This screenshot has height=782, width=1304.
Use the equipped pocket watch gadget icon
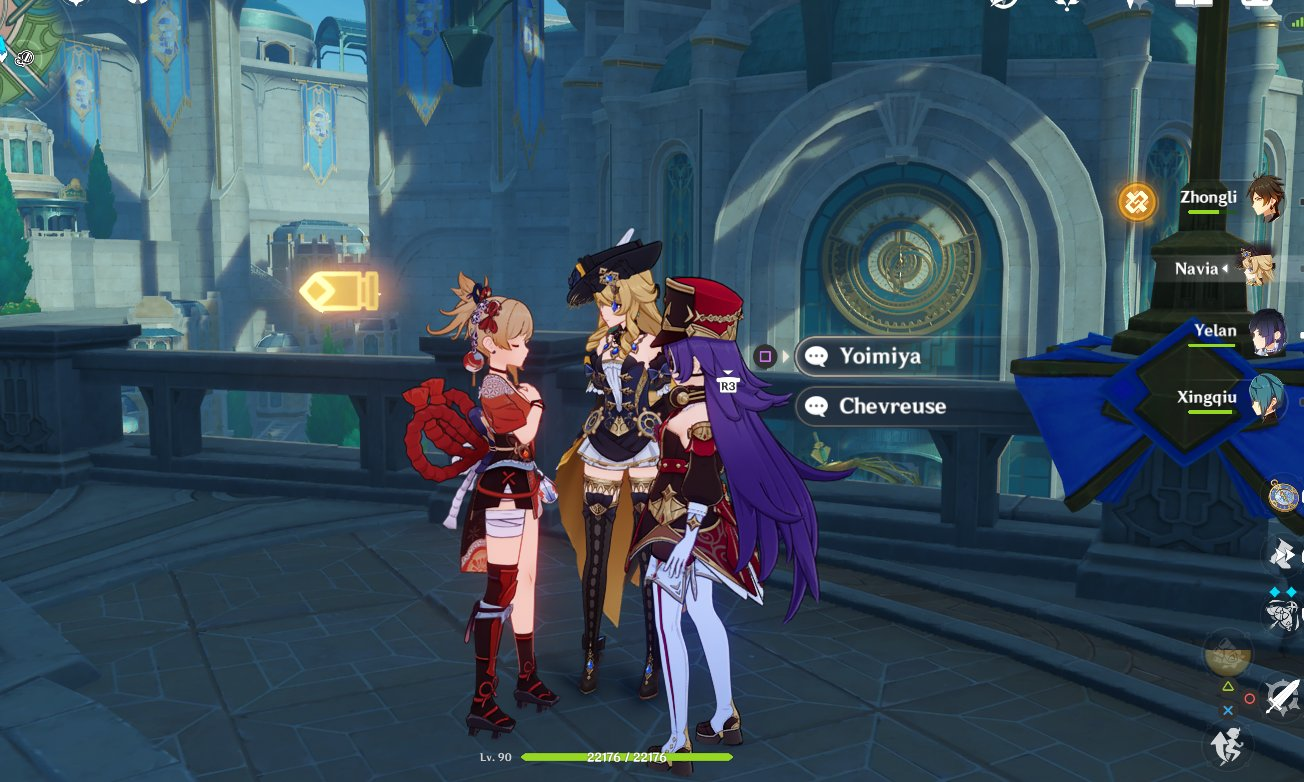click(1282, 495)
